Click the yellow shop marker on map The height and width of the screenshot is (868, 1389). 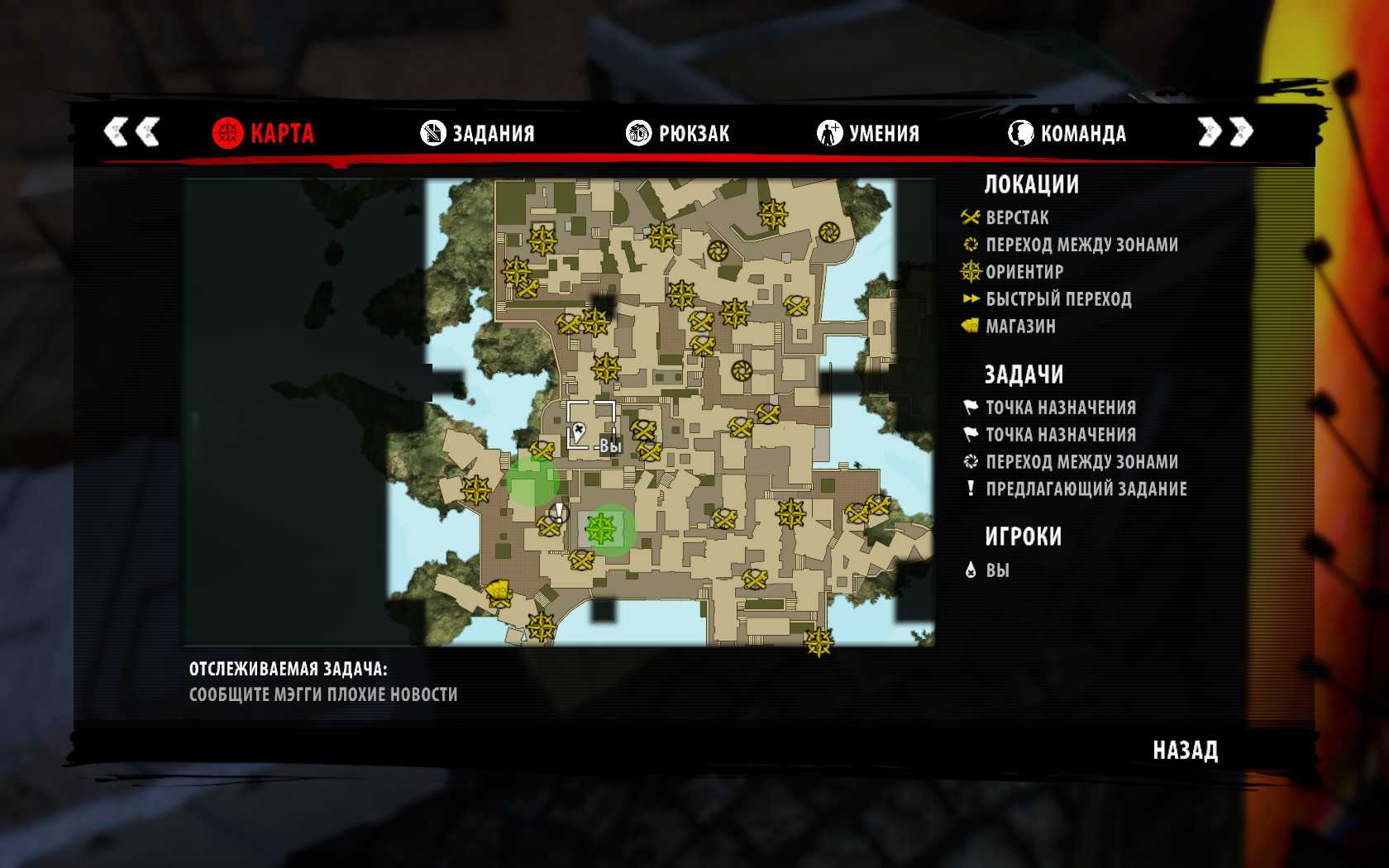point(499,592)
